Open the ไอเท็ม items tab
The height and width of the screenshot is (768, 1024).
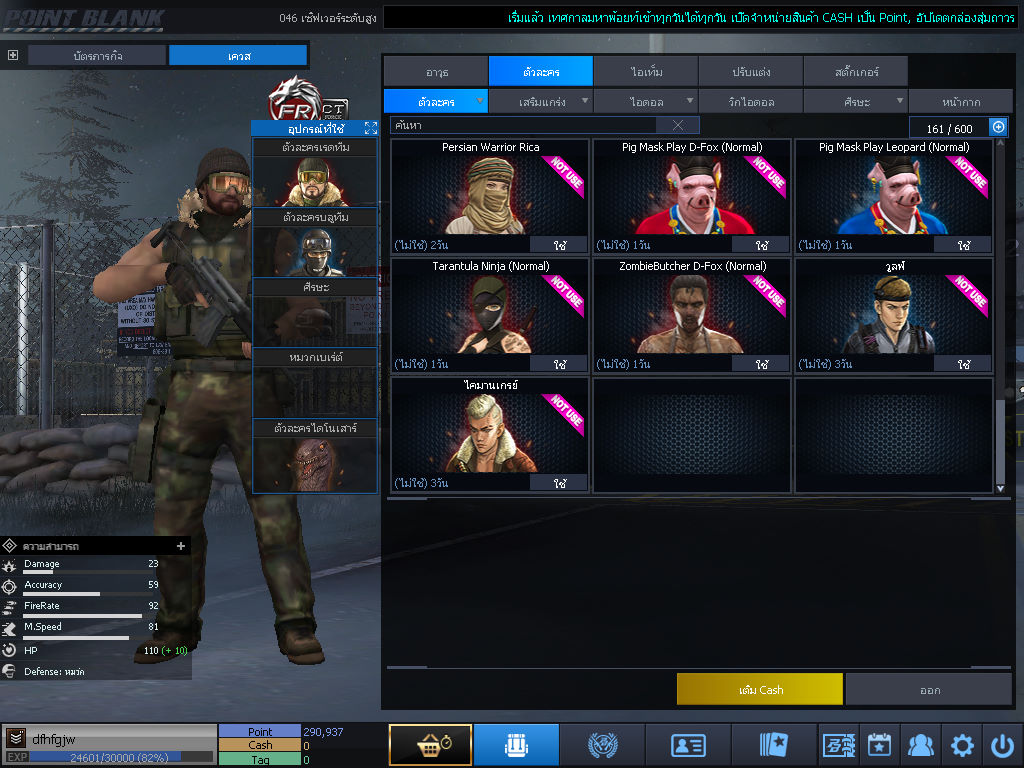[646, 72]
